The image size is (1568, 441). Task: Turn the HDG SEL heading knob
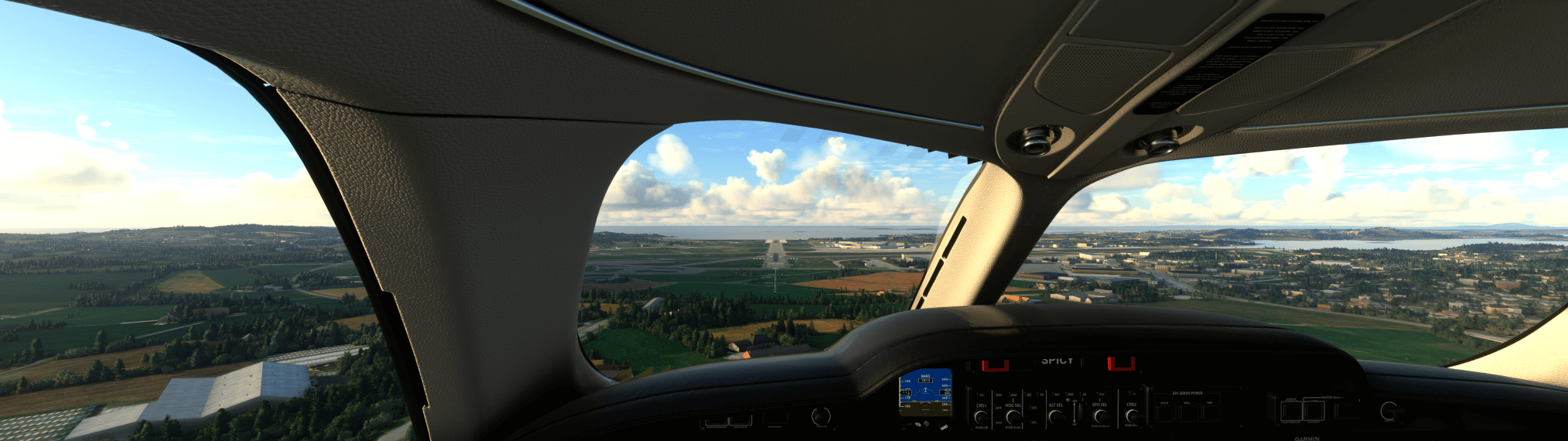[1013, 416]
